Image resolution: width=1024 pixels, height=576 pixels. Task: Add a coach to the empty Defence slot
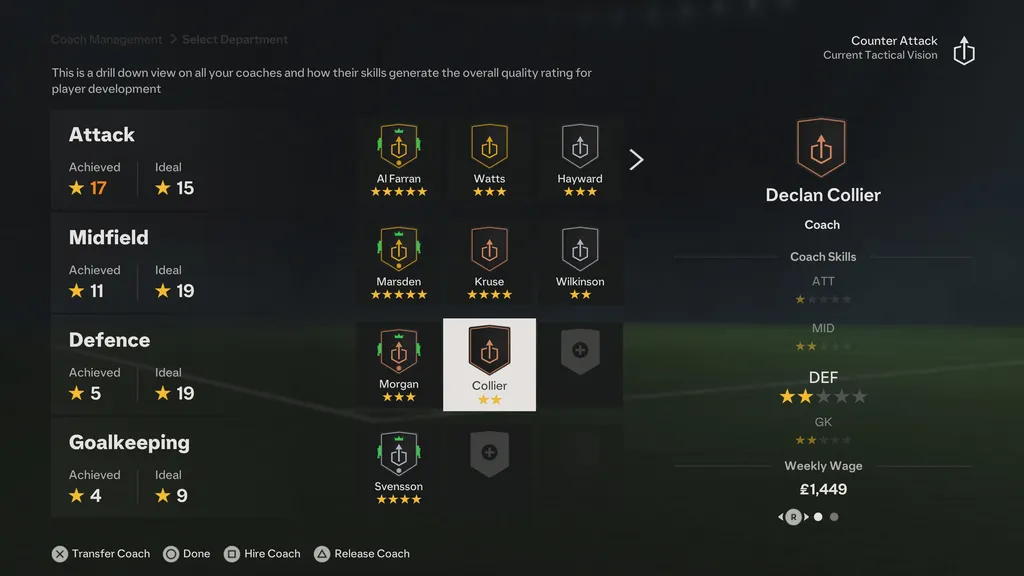[580, 352]
